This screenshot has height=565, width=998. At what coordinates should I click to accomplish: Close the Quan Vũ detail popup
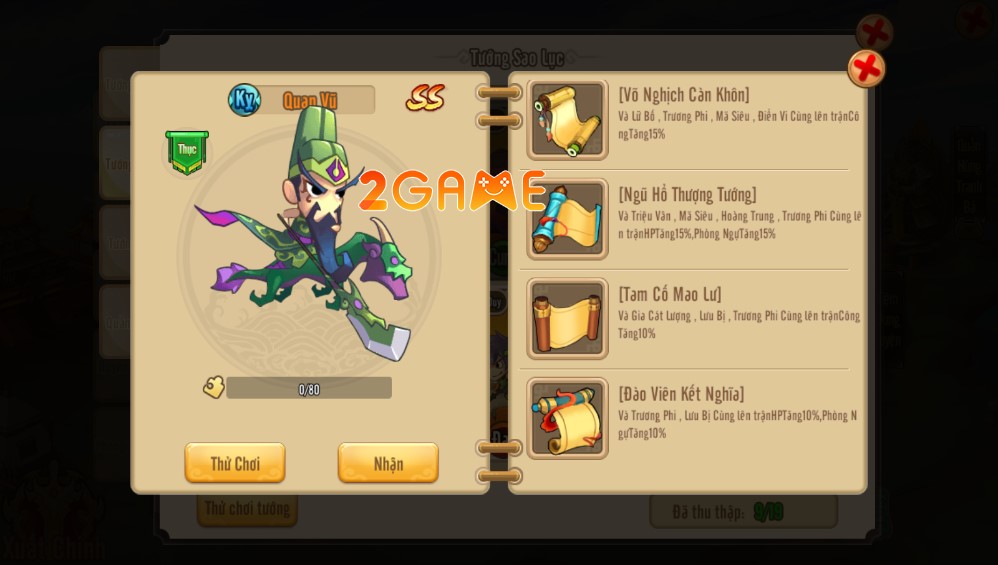[x=866, y=68]
